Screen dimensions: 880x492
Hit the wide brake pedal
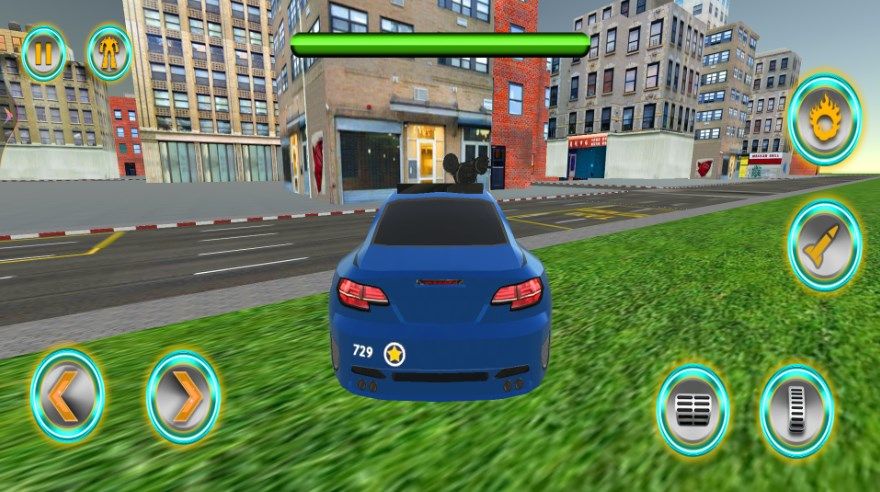click(693, 410)
